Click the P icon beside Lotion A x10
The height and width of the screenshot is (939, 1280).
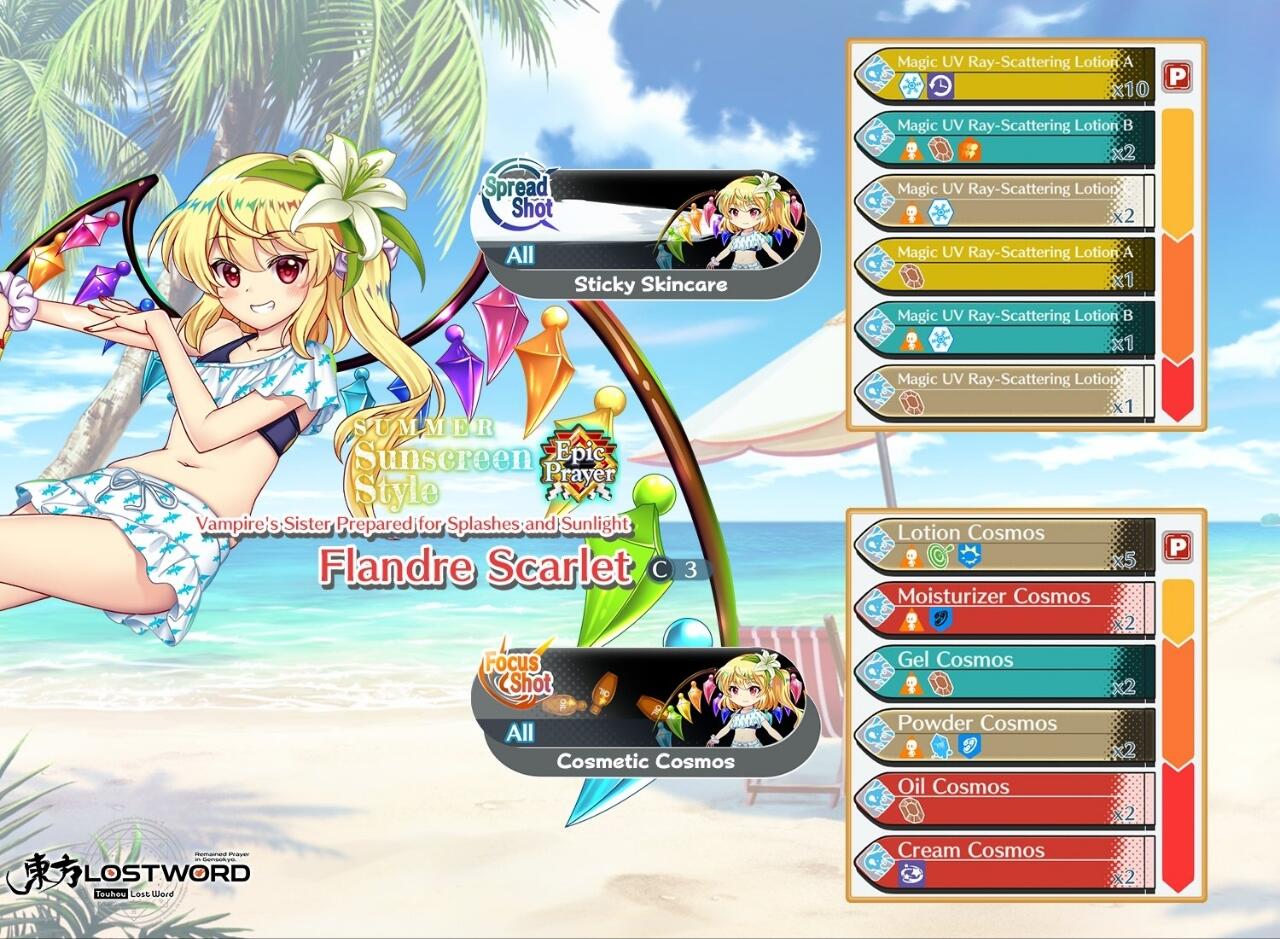click(1178, 76)
